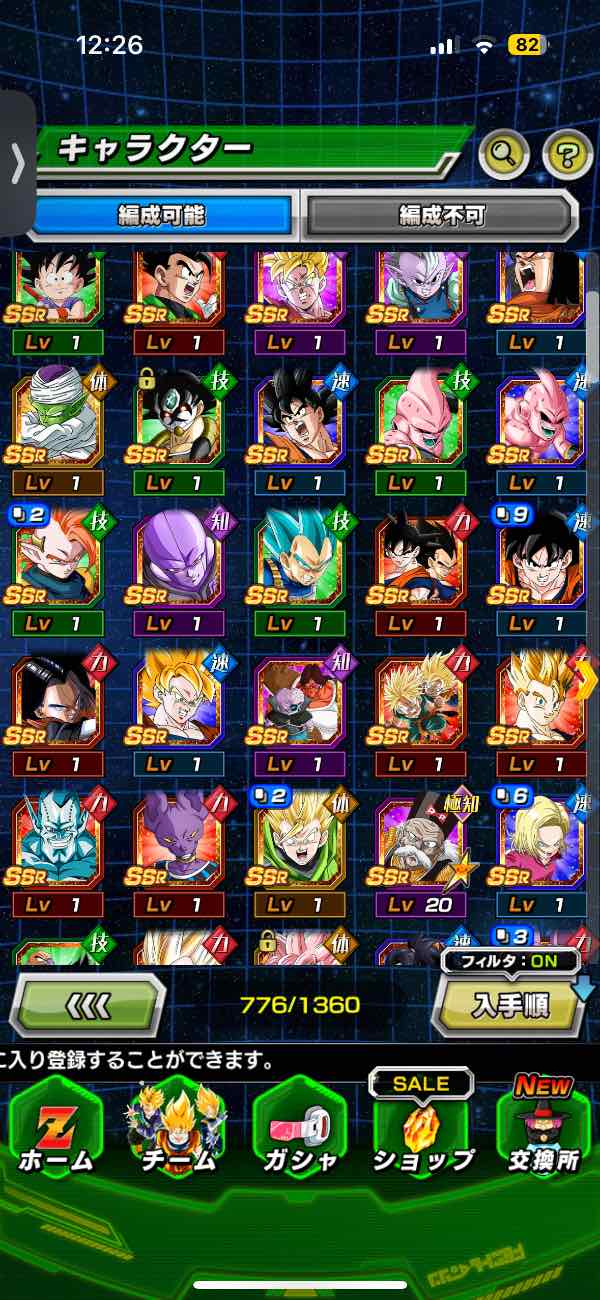Open the ショップ shop menu
This screenshot has height=1300, width=600.
coord(422,1128)
